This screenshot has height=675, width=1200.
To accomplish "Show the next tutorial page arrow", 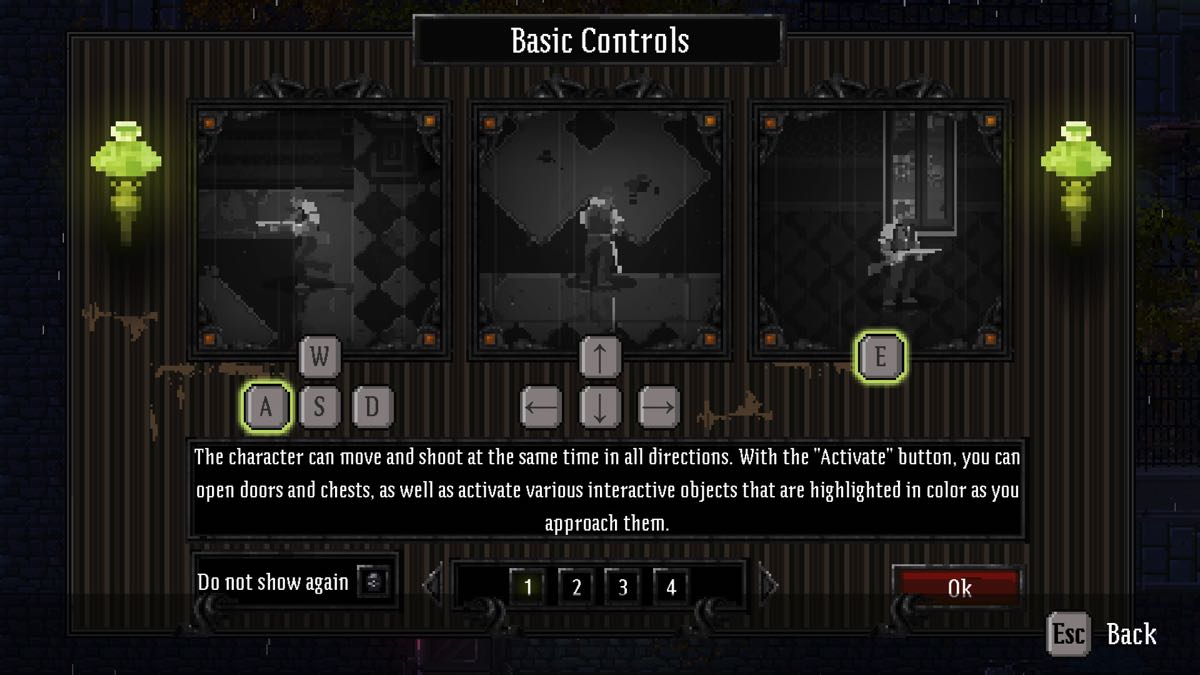I will [768, 583].
